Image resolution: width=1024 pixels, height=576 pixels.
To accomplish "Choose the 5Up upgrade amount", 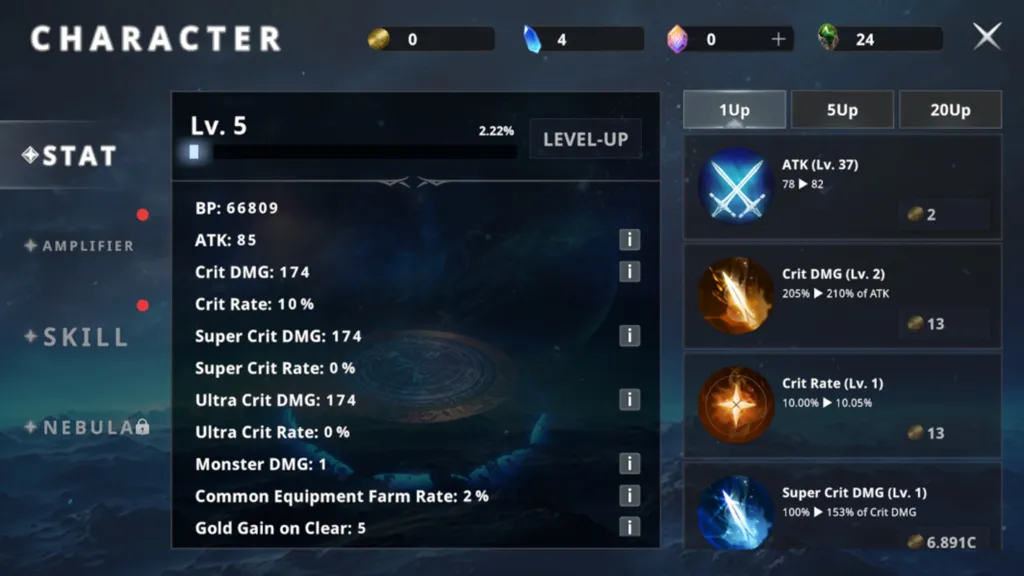I will click(842, 110).
